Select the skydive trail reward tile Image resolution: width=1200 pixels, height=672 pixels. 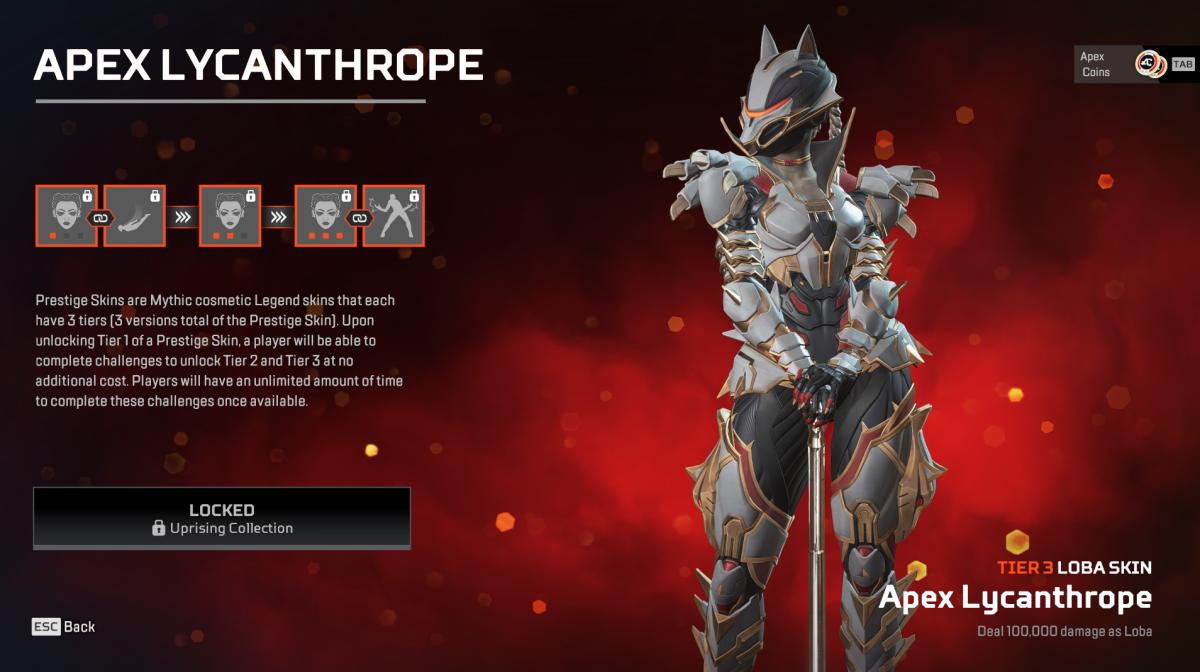point(134,215)
